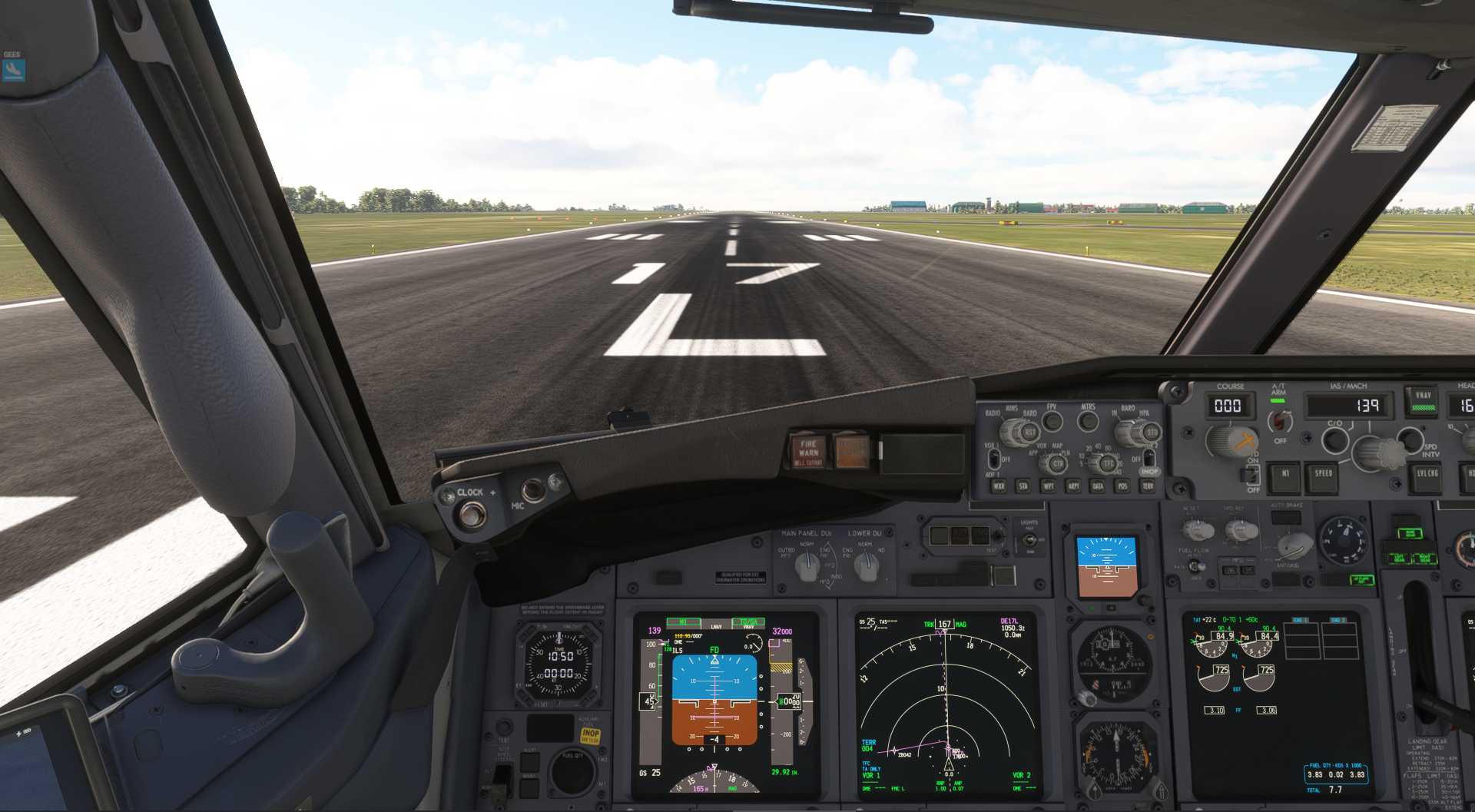Viewport: 1475px width, 812px height.
Task: Toggle the POS position button
Action: tap(1122, 486)
